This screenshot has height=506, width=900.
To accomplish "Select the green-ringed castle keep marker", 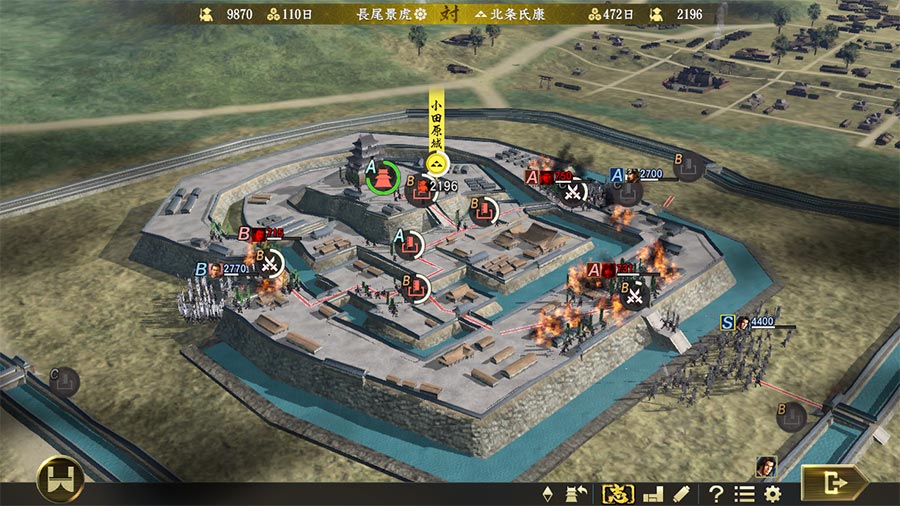I will [x=382, y=178].
